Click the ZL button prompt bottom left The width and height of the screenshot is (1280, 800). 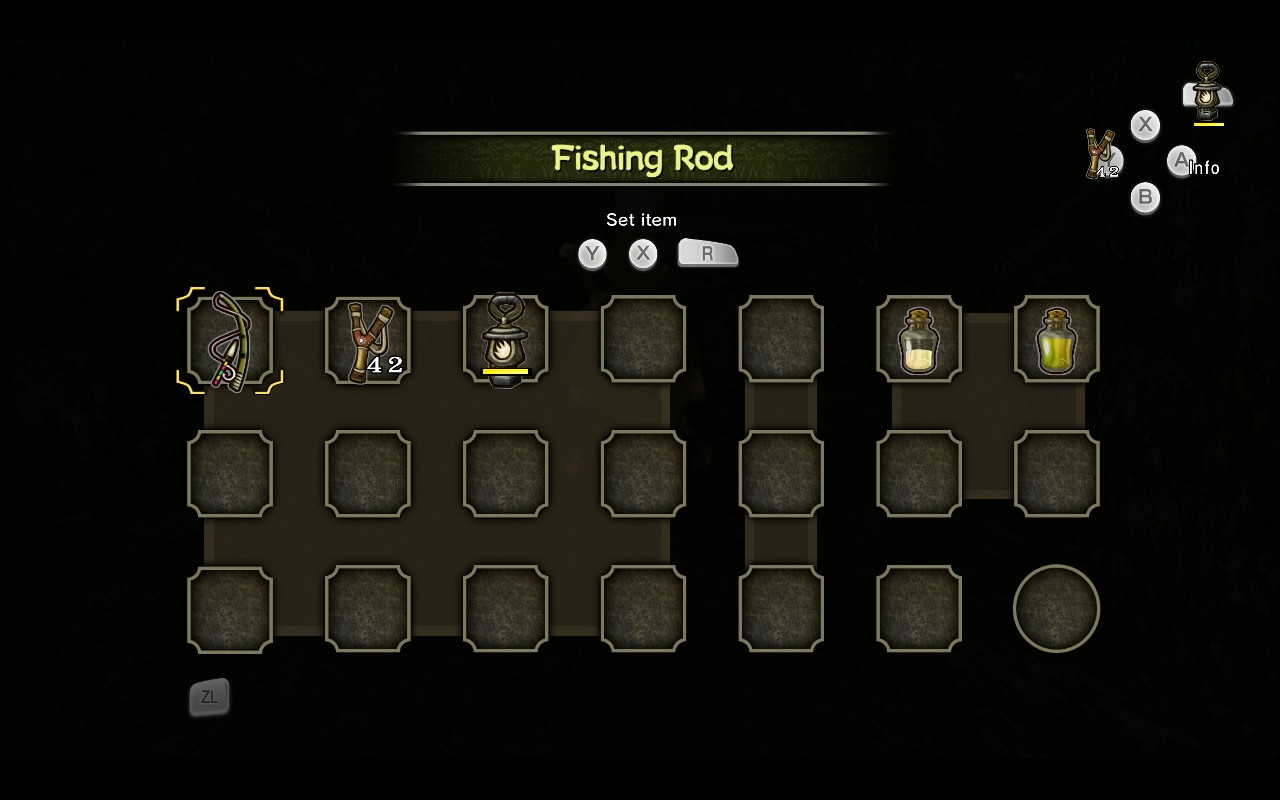(x=209, y=698)
